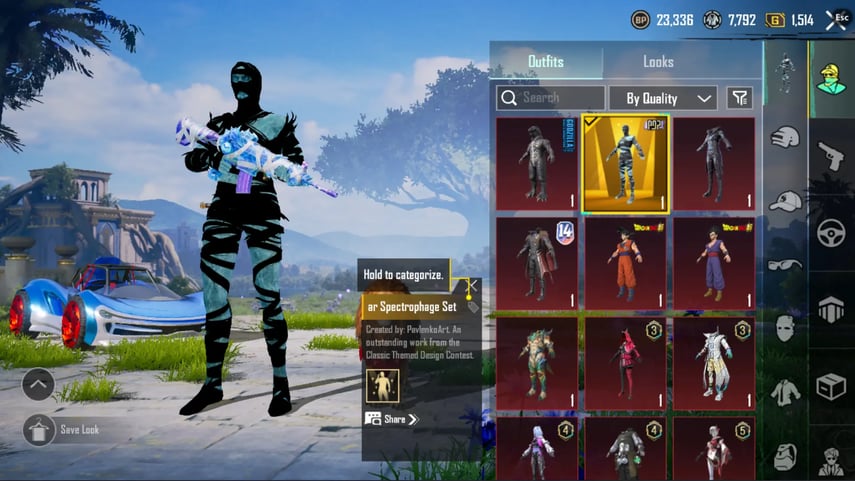Screen dimensions: 855x481
Task: Show the headwear cap category
Action: [785, 201]
